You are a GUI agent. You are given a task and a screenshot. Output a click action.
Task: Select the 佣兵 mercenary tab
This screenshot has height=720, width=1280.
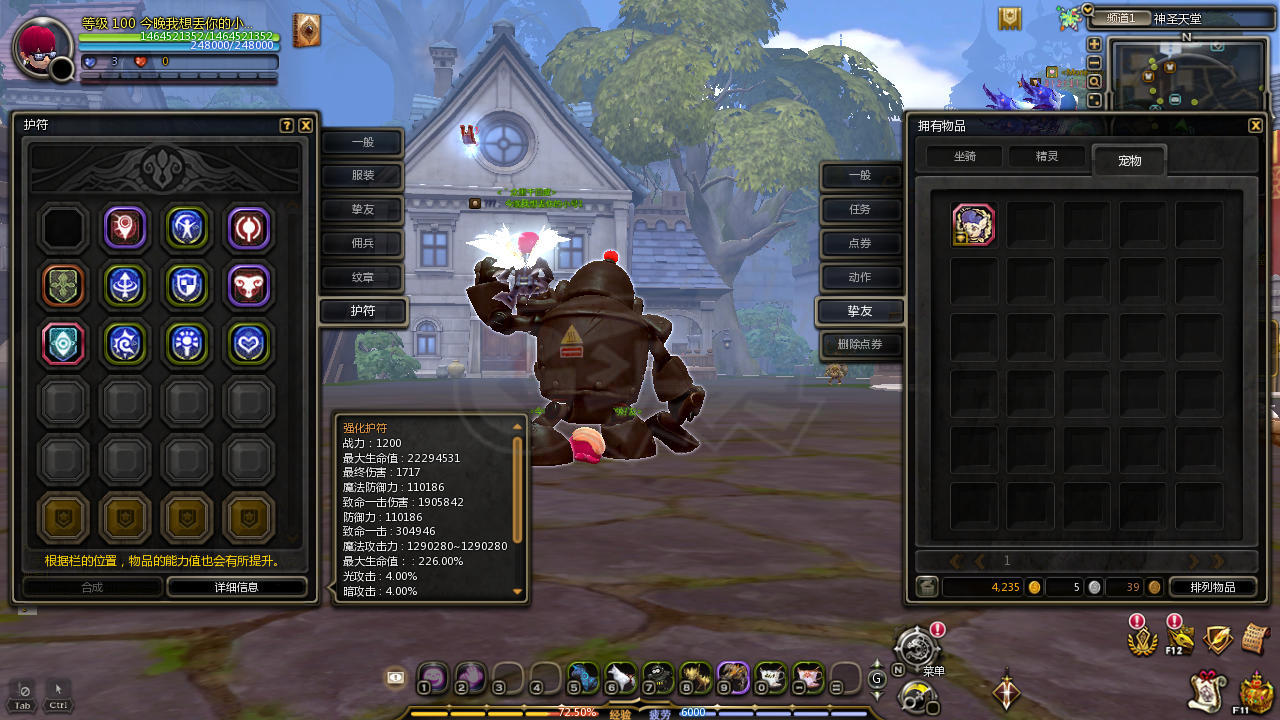362,243
